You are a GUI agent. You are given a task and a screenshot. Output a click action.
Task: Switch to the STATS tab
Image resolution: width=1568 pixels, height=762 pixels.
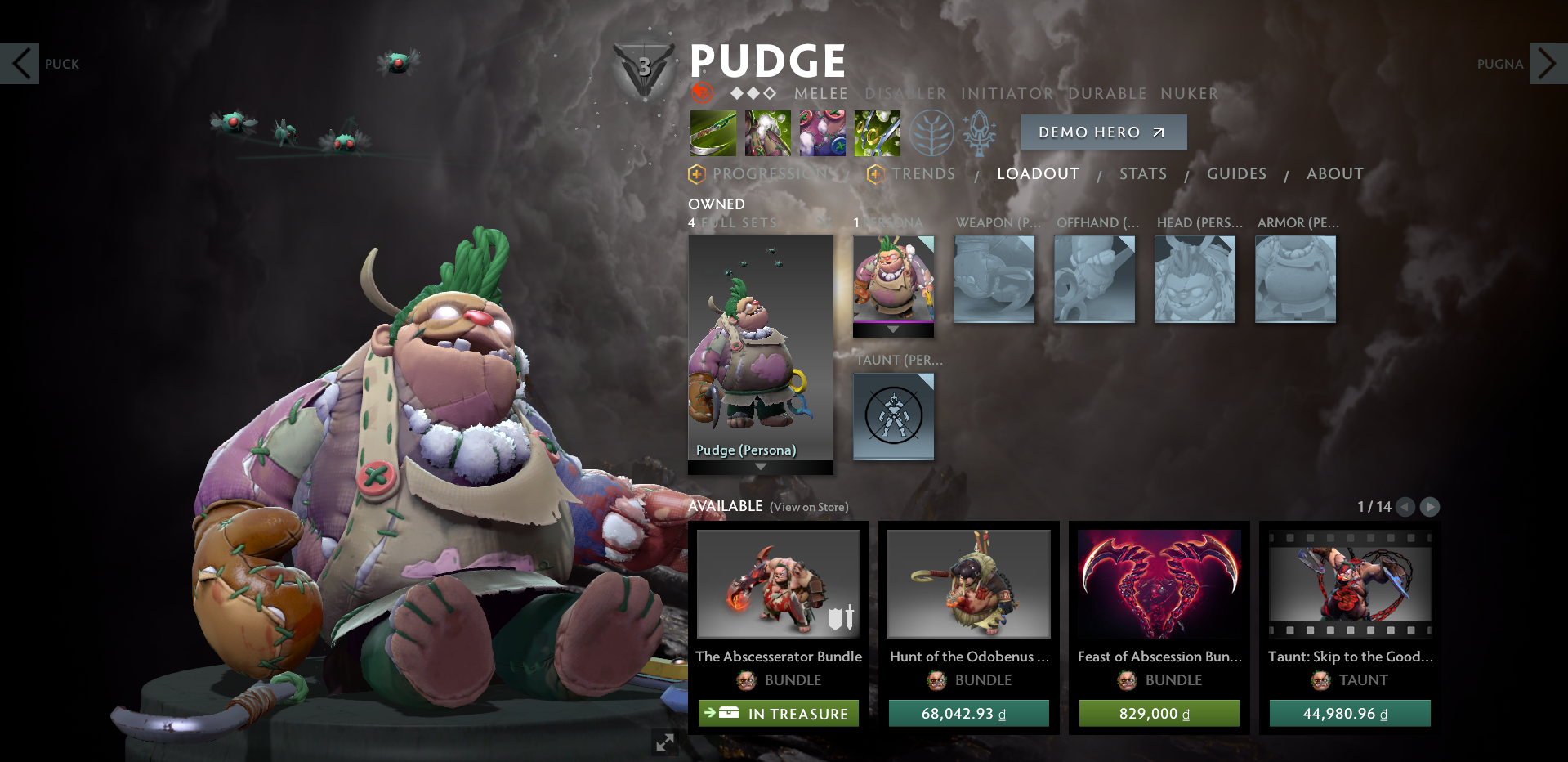pos(1143,173)
